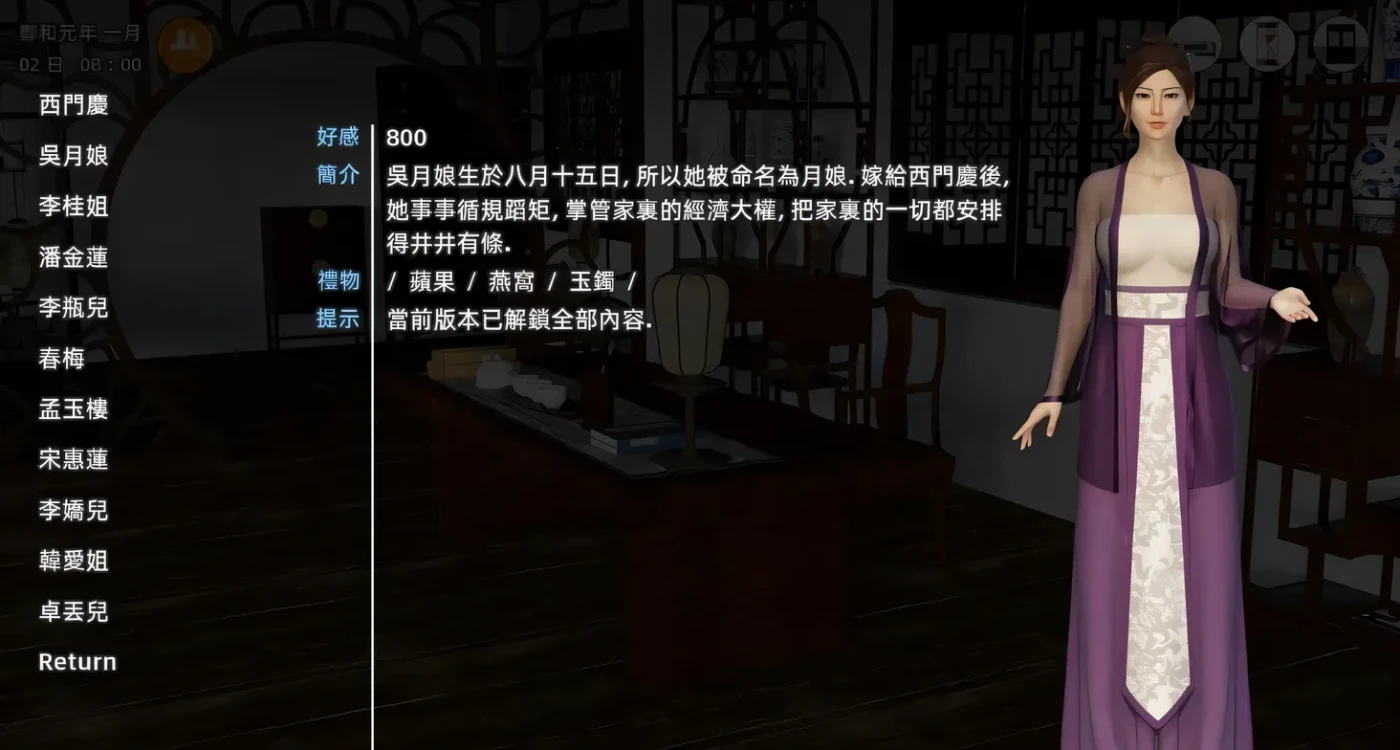Open 孟玉樓's profile
This screenshot has width=1400, height=750.
75,409
